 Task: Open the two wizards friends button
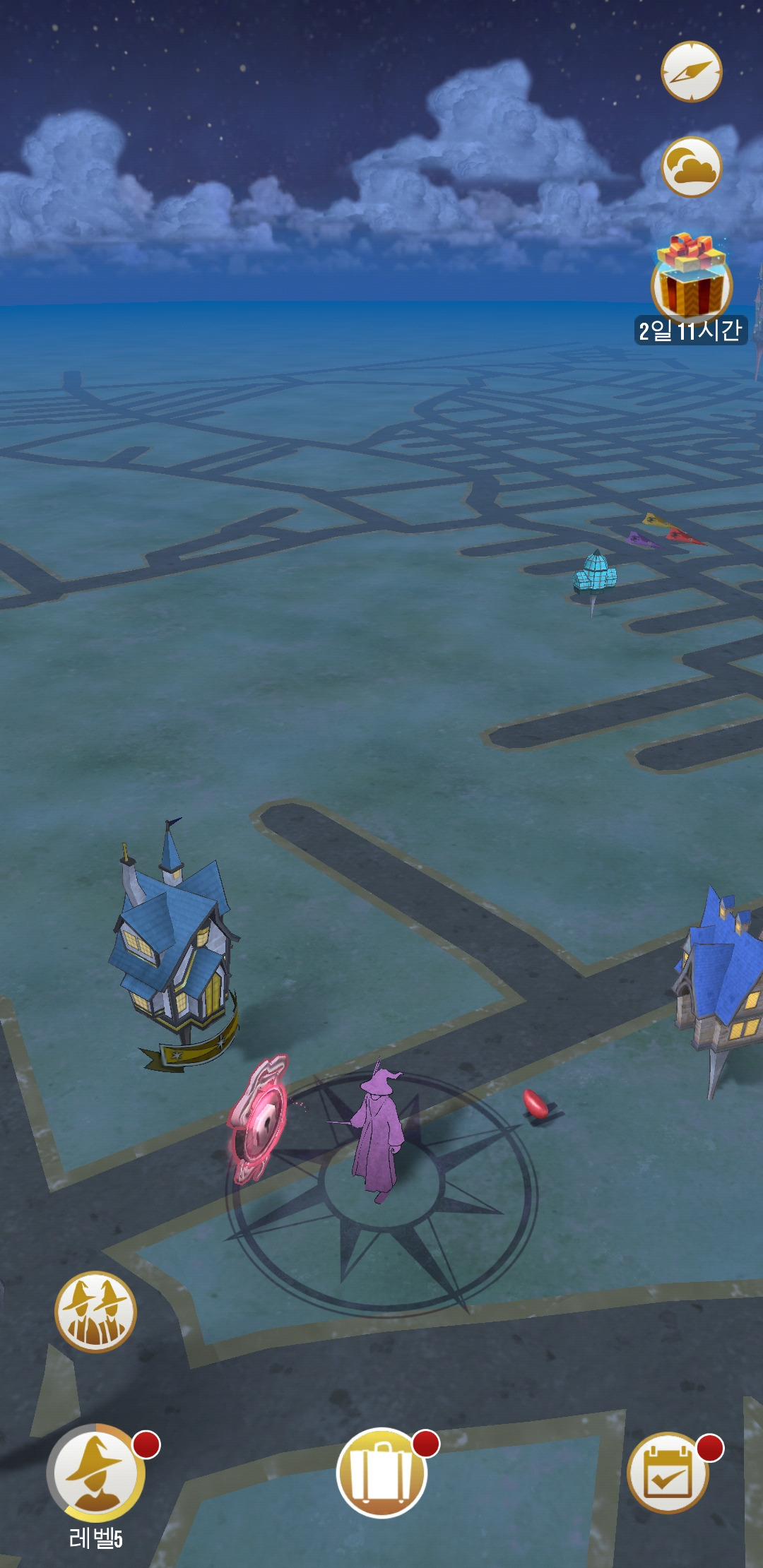pyautogui.click(x=95, y=1312)
